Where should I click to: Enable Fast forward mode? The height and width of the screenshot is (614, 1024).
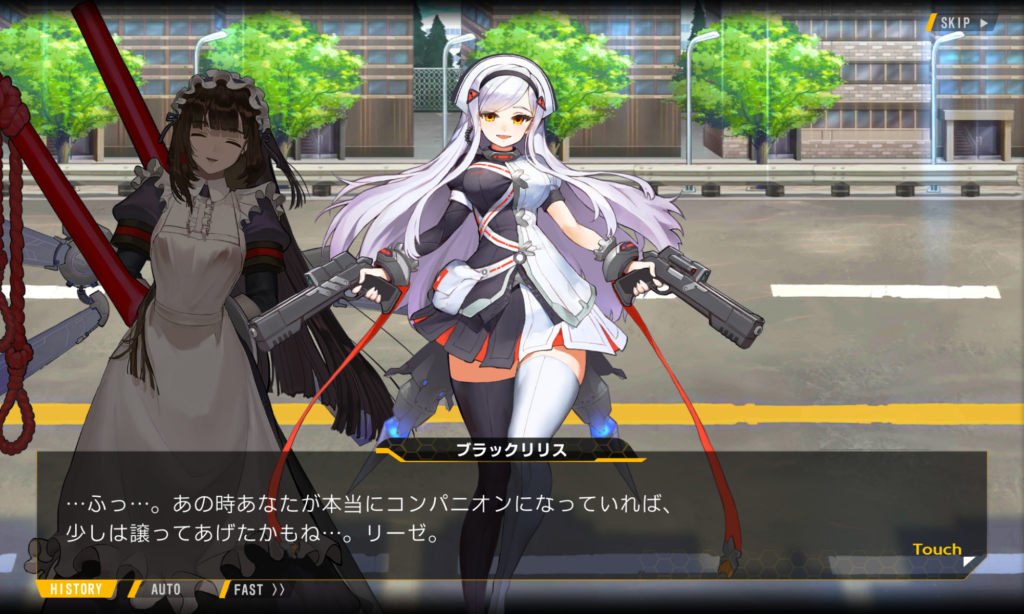258,589
